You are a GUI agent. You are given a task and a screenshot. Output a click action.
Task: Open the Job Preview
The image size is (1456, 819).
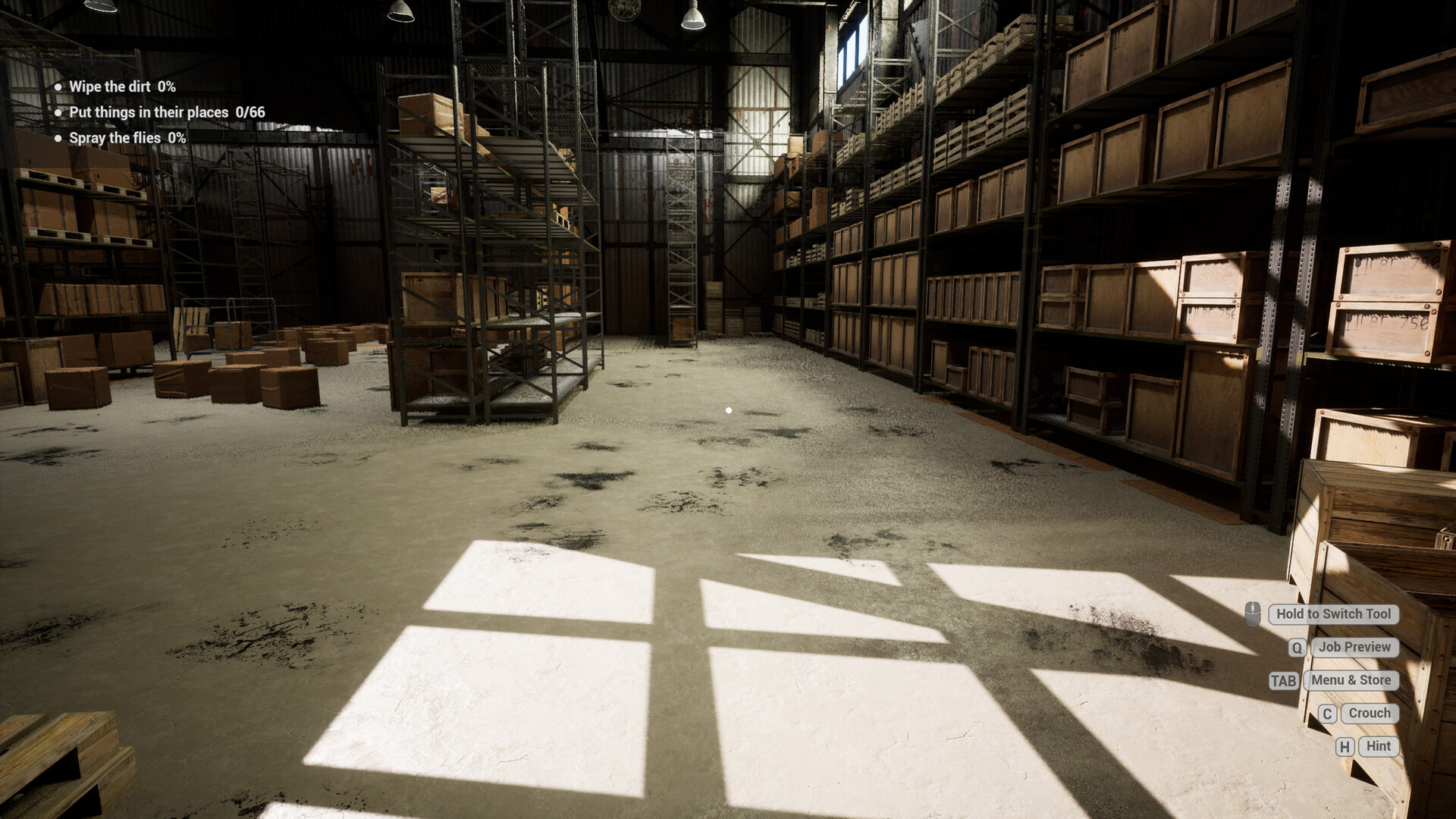[1354, 648]
